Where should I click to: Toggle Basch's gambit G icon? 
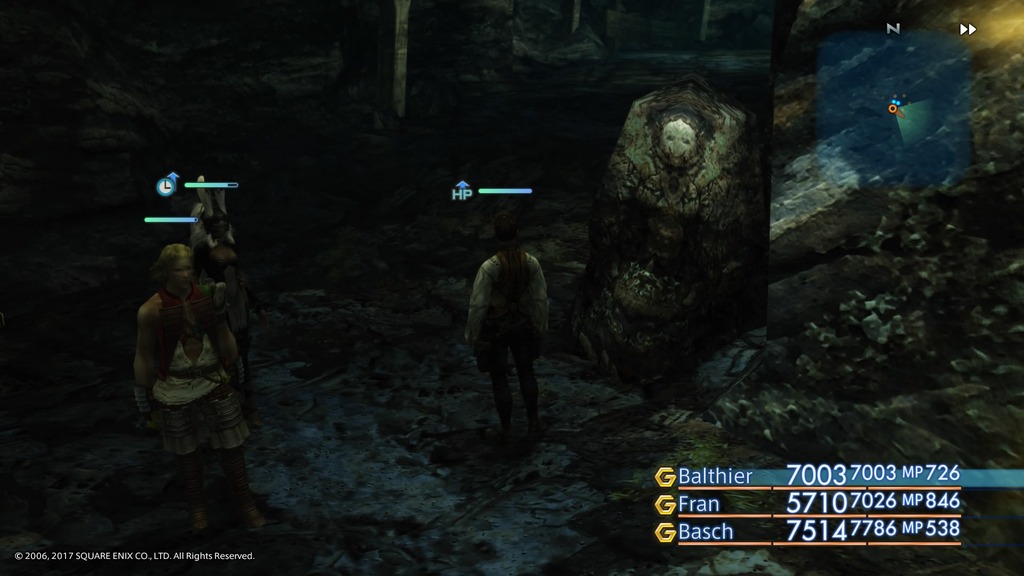point(665,532)
